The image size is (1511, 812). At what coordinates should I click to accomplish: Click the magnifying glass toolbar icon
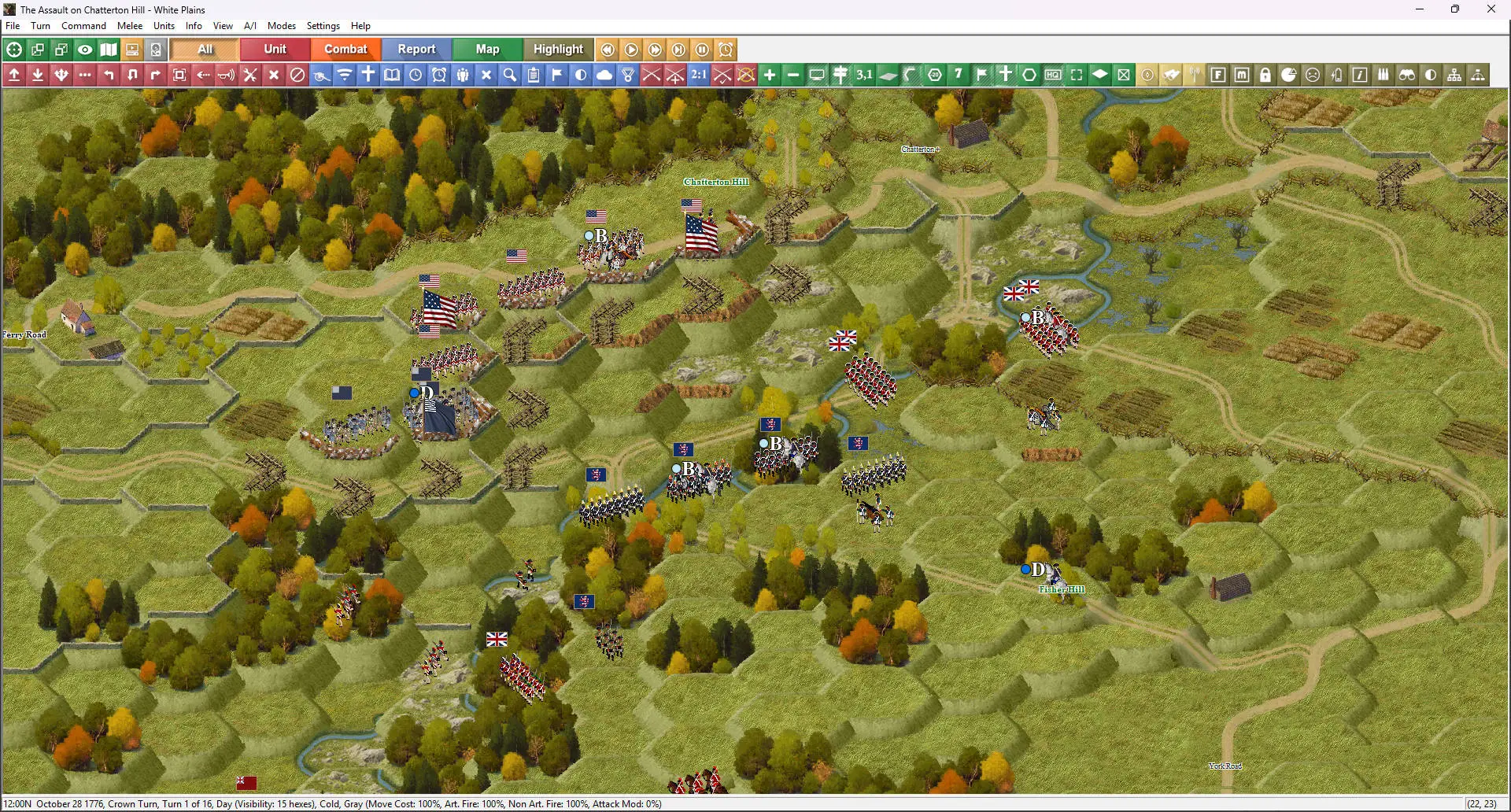[510, 75]
